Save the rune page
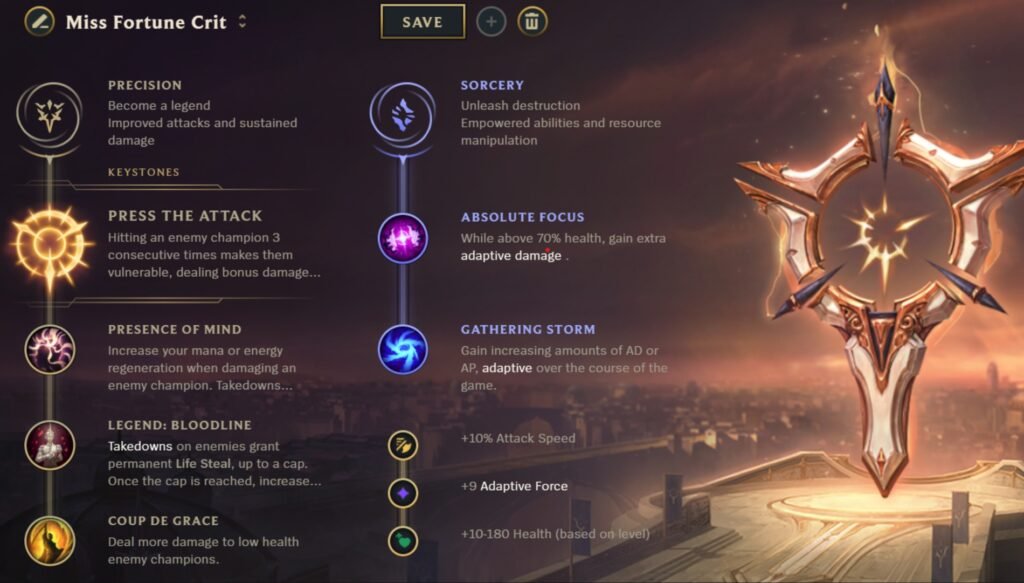Image resolution: width=1024 pixels, height=583 pixels. 422,21
